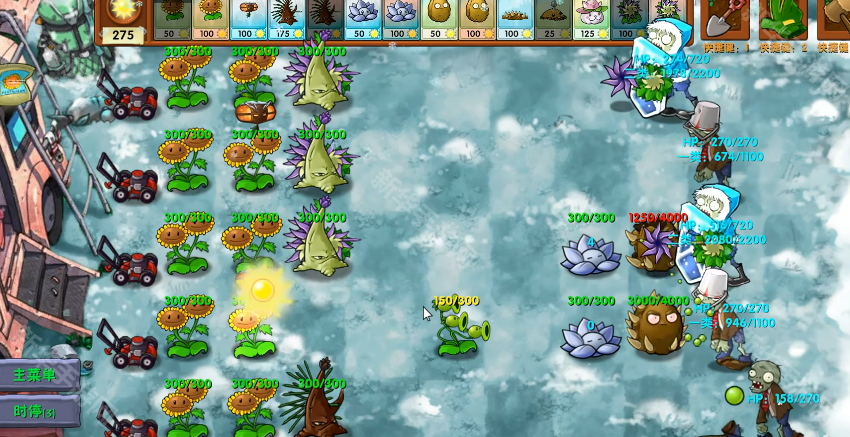Choose the 100-cost sunflower seed card
The image size is (850, 437).
(x=211, y=18)
